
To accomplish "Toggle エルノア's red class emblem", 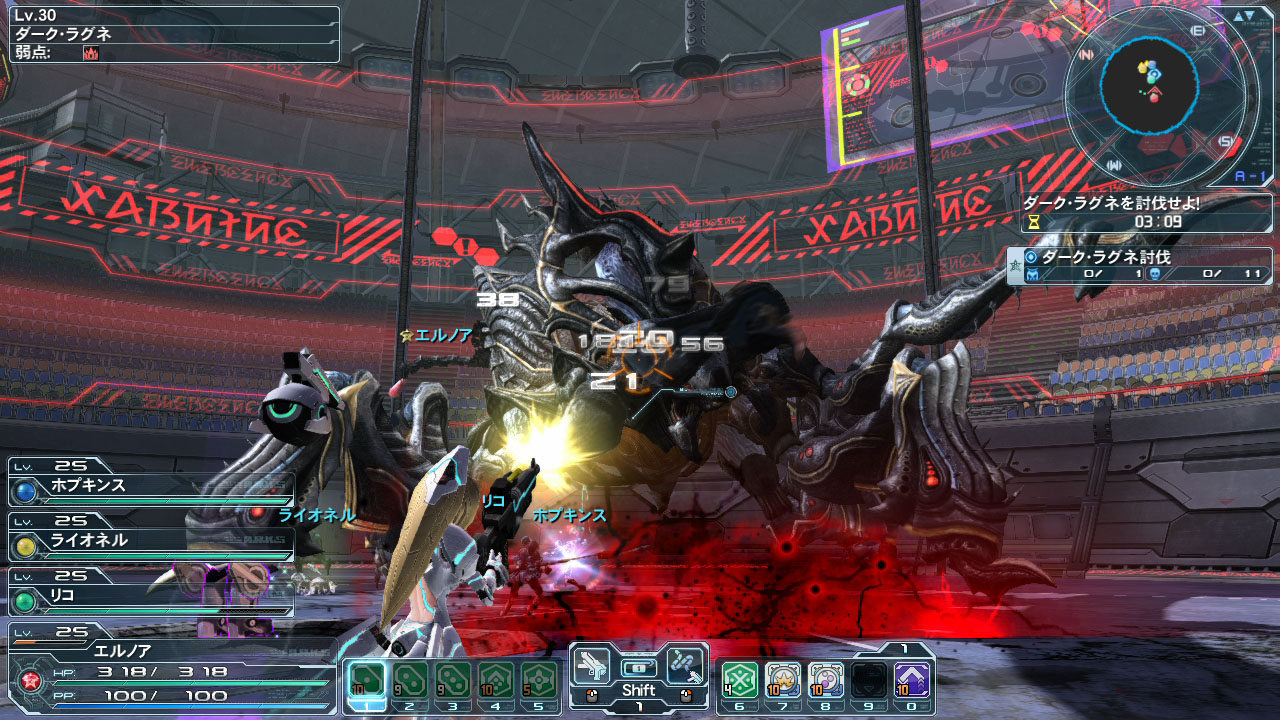I will pyautogui.click(x=30, y=680).
